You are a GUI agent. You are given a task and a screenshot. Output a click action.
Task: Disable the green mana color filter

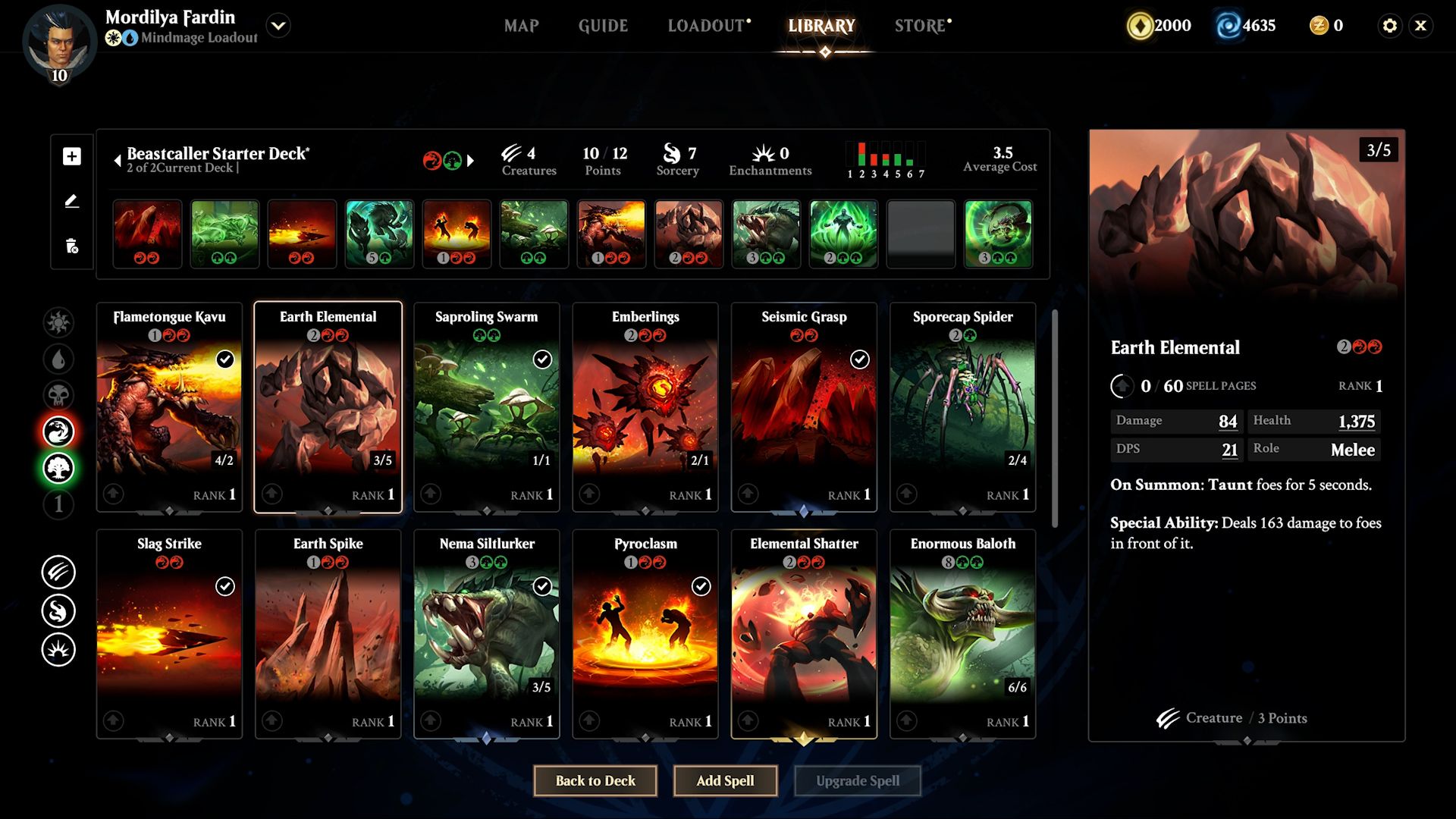click(59, 468)
